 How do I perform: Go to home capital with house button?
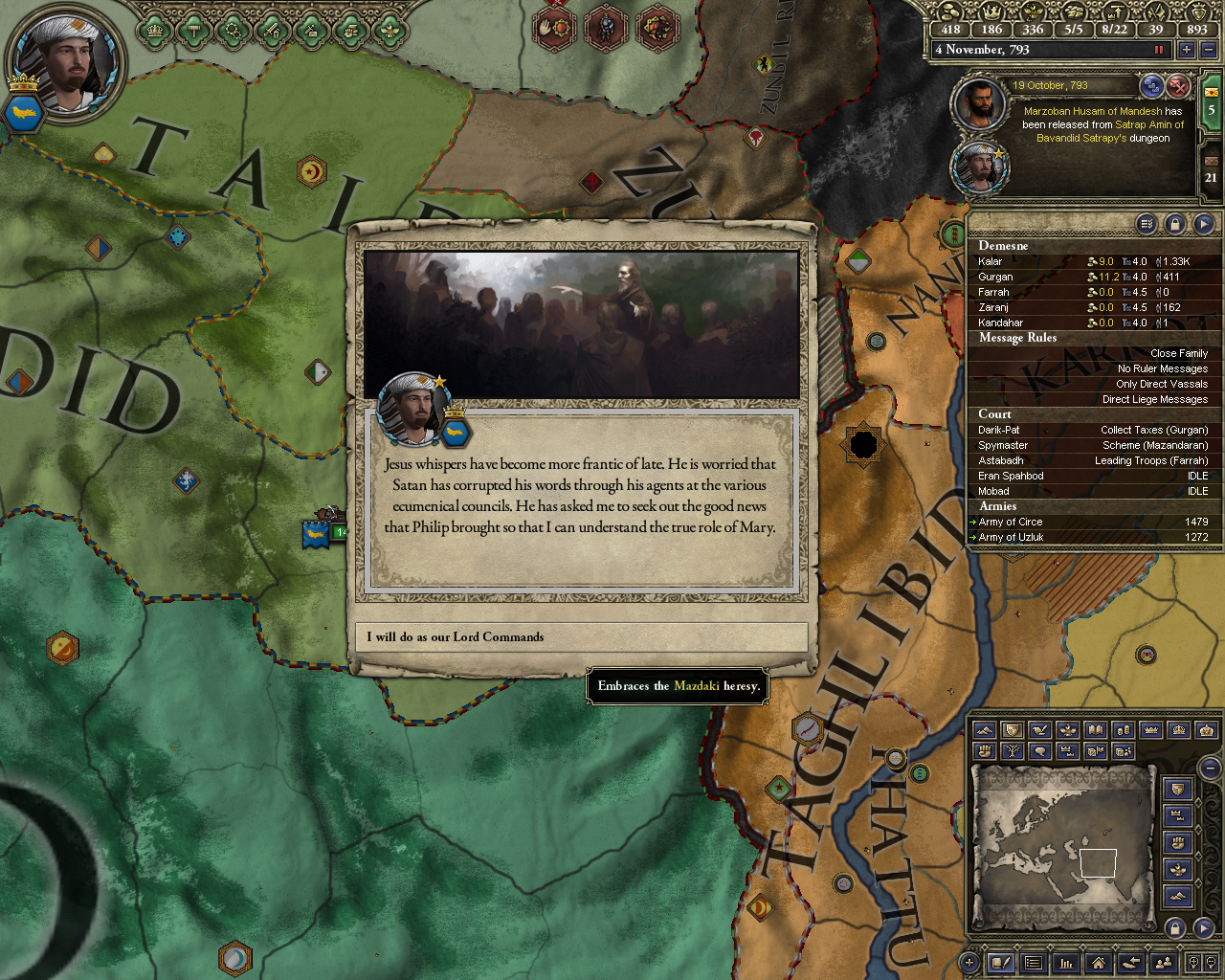[x=1098, y=963]
